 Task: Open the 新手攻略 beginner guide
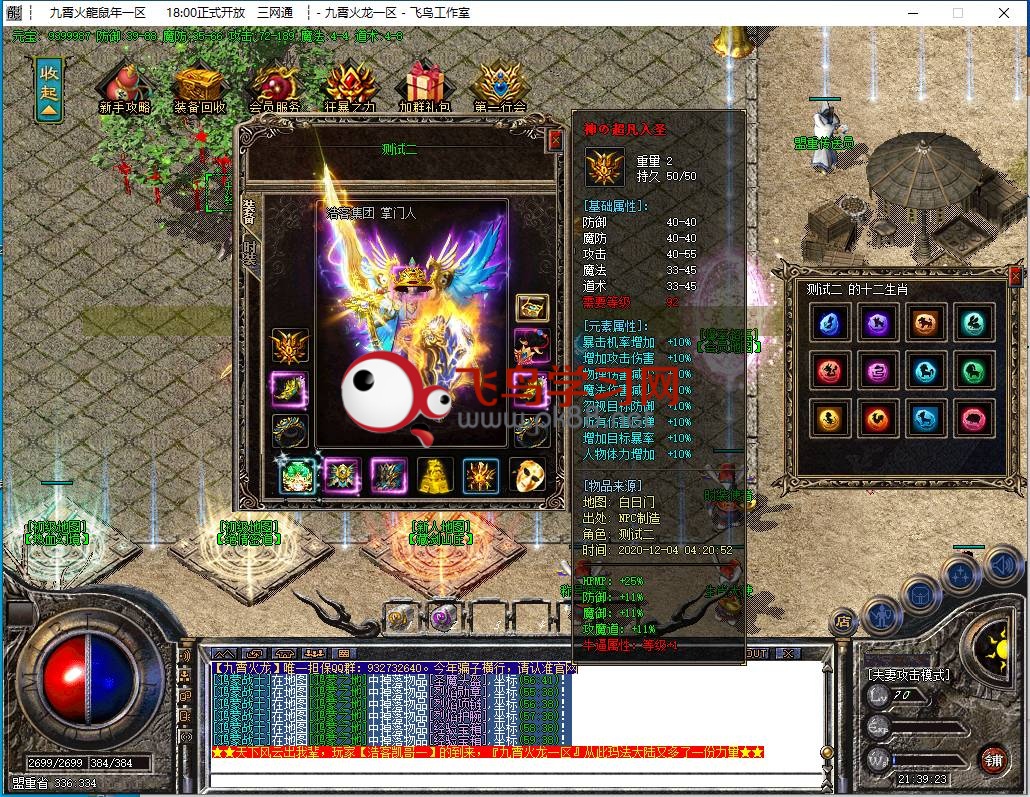[x=125, y=86]
